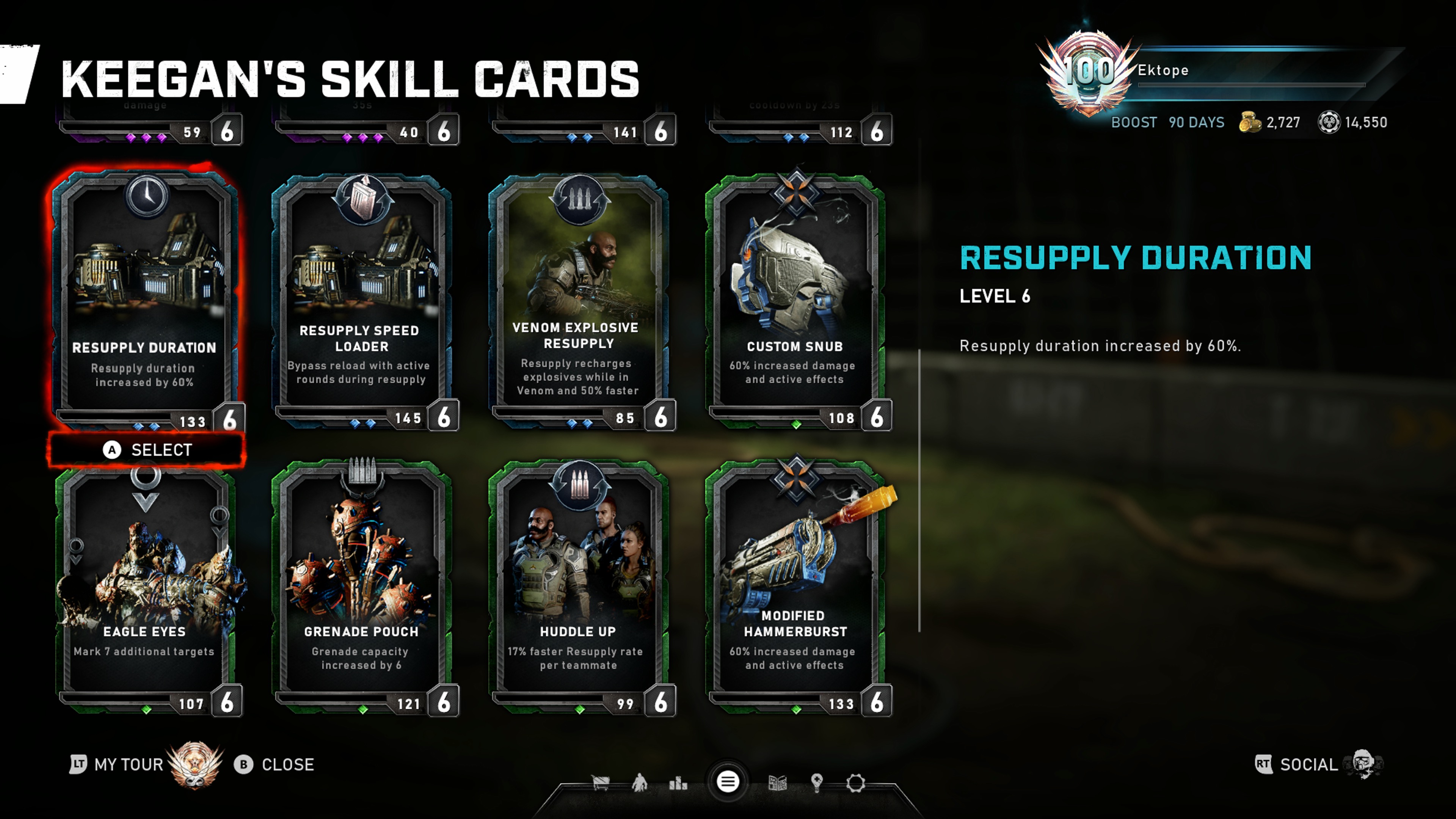Click the Select button under Resupply Duration
Screen dimensions: 1456x819
pos(147,450)
